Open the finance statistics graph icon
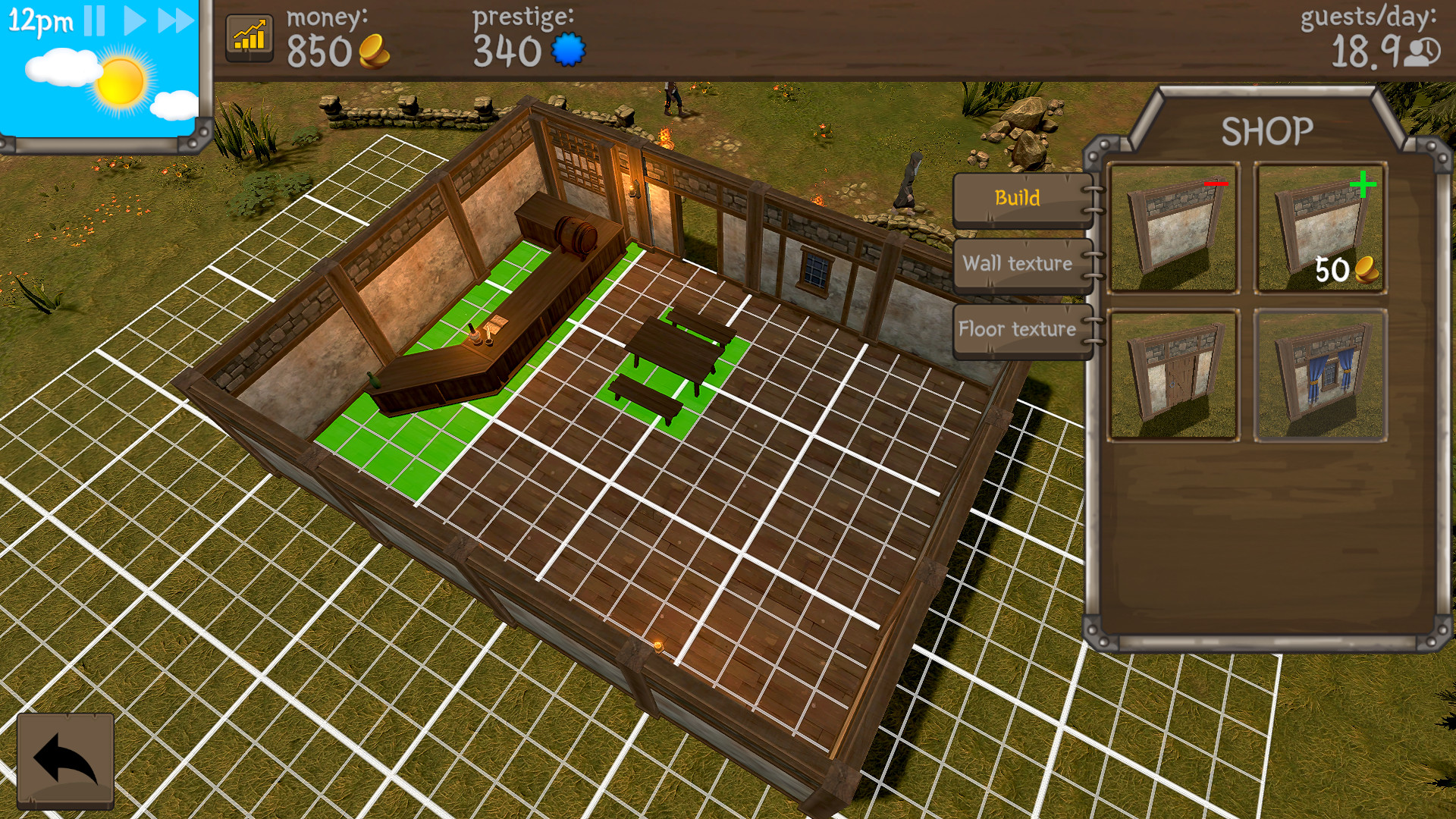This screenshot has width=1456, height=819. pyautogui.click(x=250, y=36)
